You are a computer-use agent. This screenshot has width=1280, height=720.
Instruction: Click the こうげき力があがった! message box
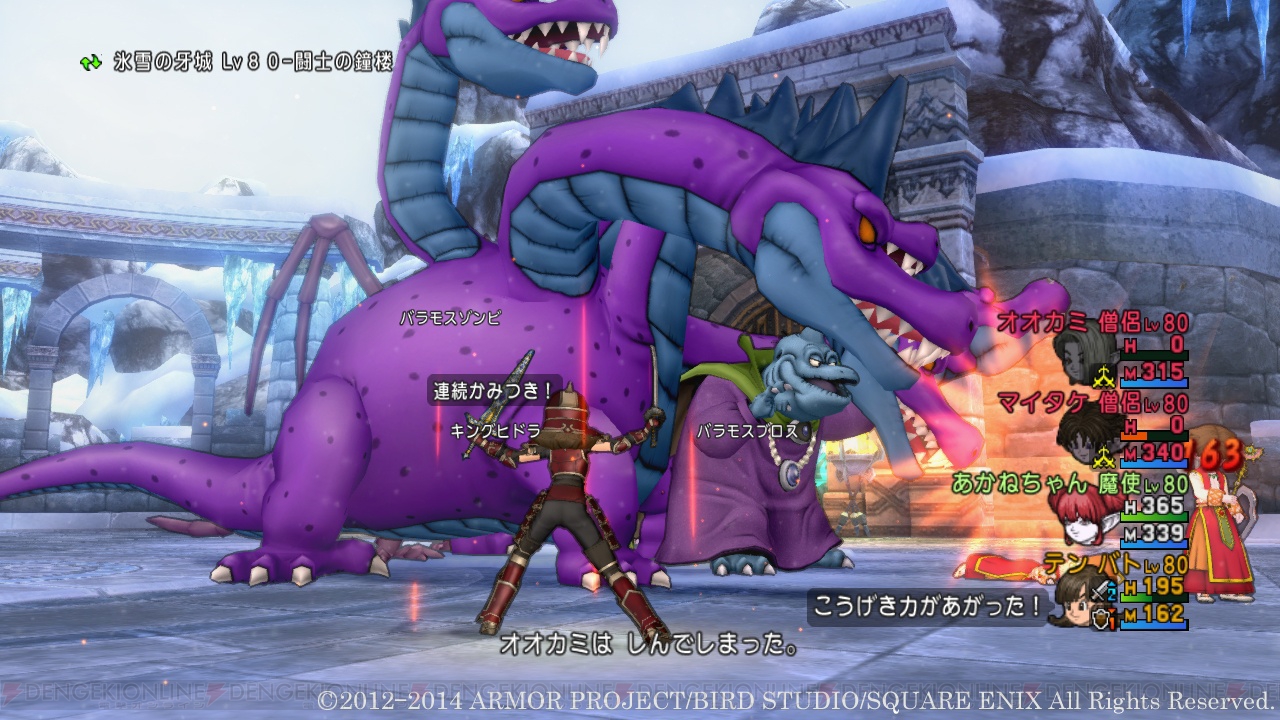point(930,604)
